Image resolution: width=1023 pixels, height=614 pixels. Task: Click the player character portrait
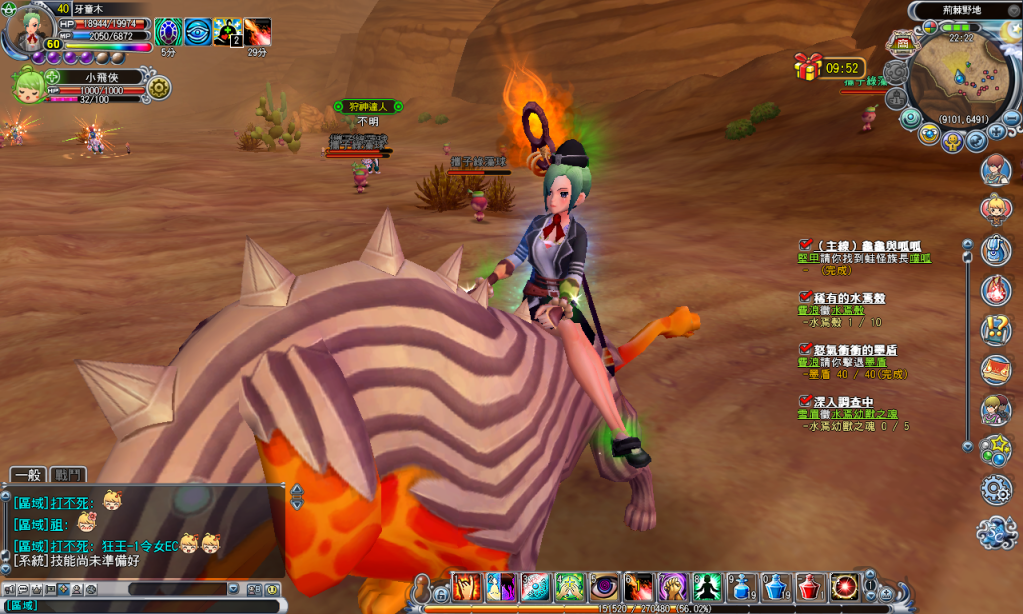pyautogui.click(x=26, y=32)
